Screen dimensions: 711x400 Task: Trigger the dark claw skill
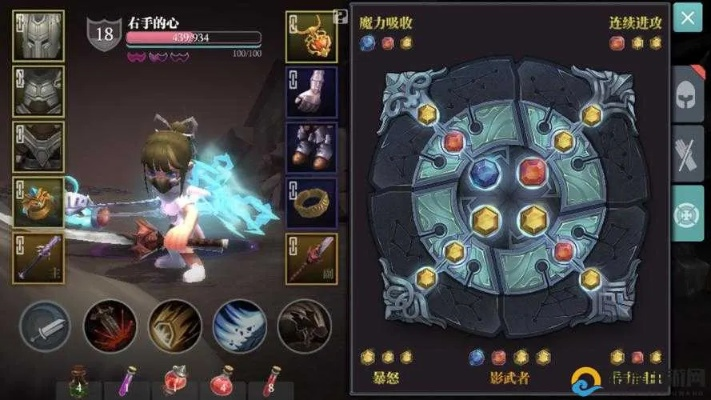tap(304, 327)
